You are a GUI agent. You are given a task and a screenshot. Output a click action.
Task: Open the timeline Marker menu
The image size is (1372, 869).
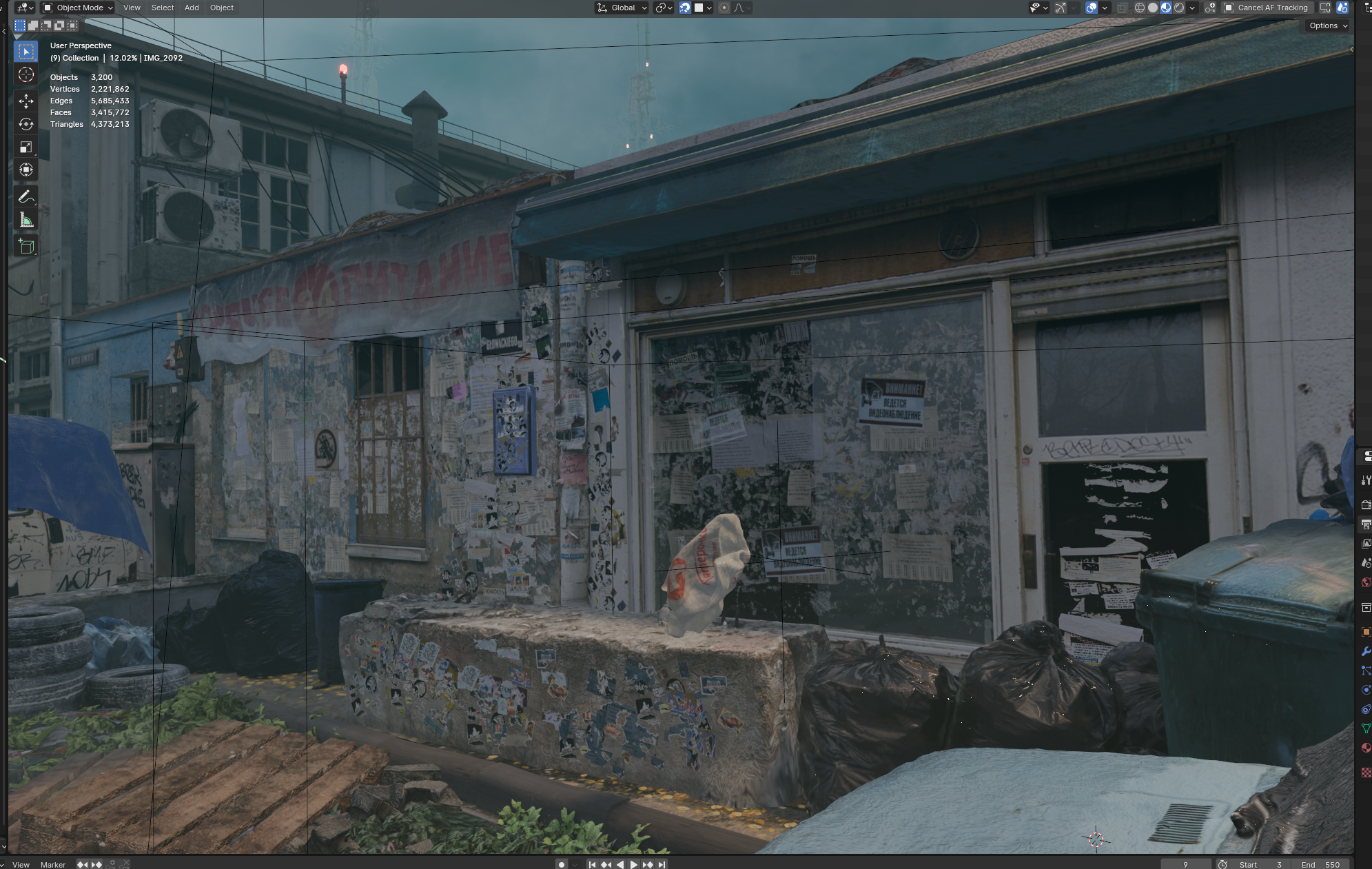(53, 864)
